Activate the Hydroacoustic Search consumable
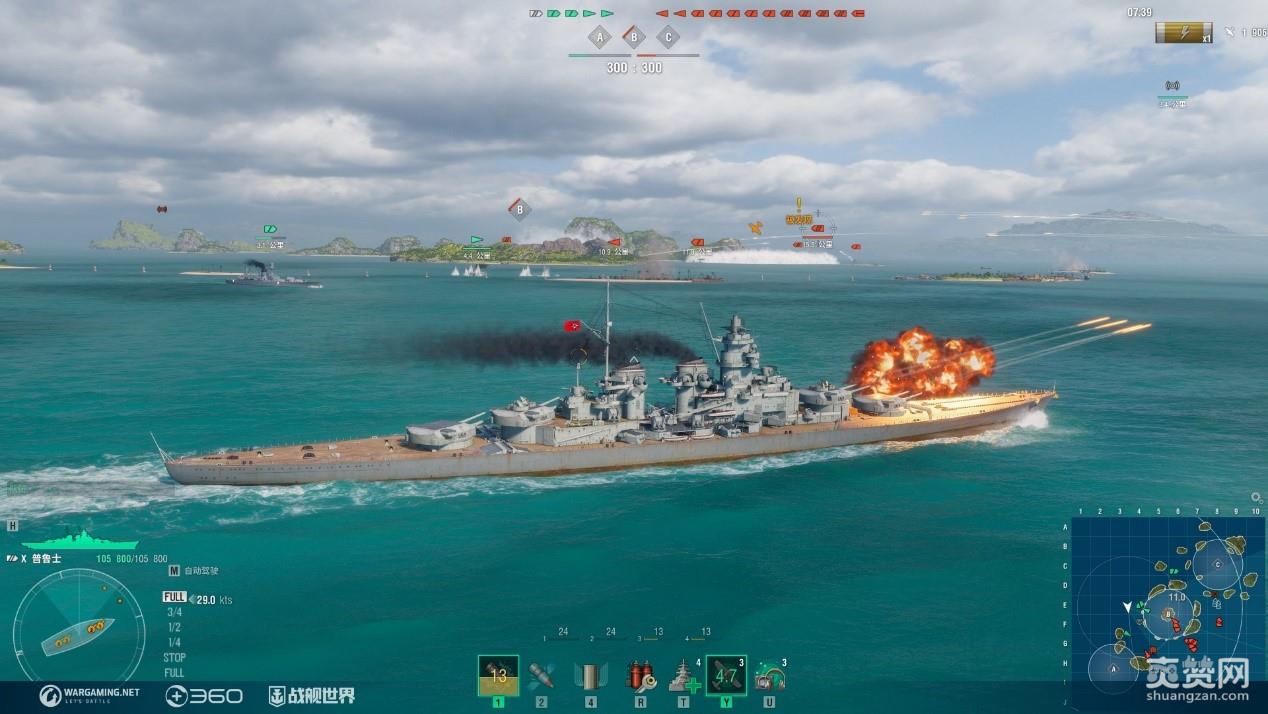Viewport: 1268px width, 714px height. [768, 675]
